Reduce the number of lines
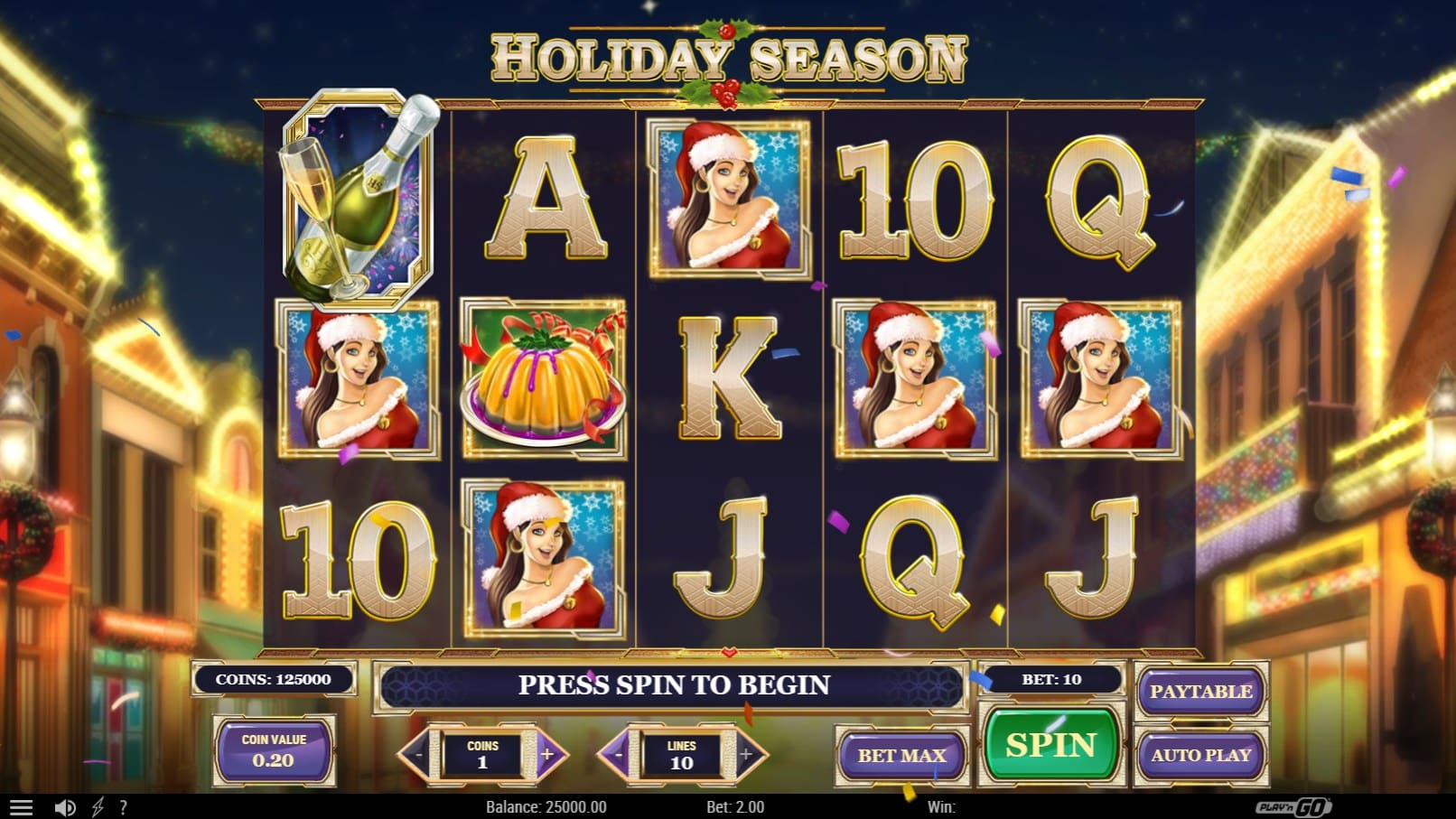Image resolution: width=1456 pixels, height=819 pixels. tap(618, 755)
